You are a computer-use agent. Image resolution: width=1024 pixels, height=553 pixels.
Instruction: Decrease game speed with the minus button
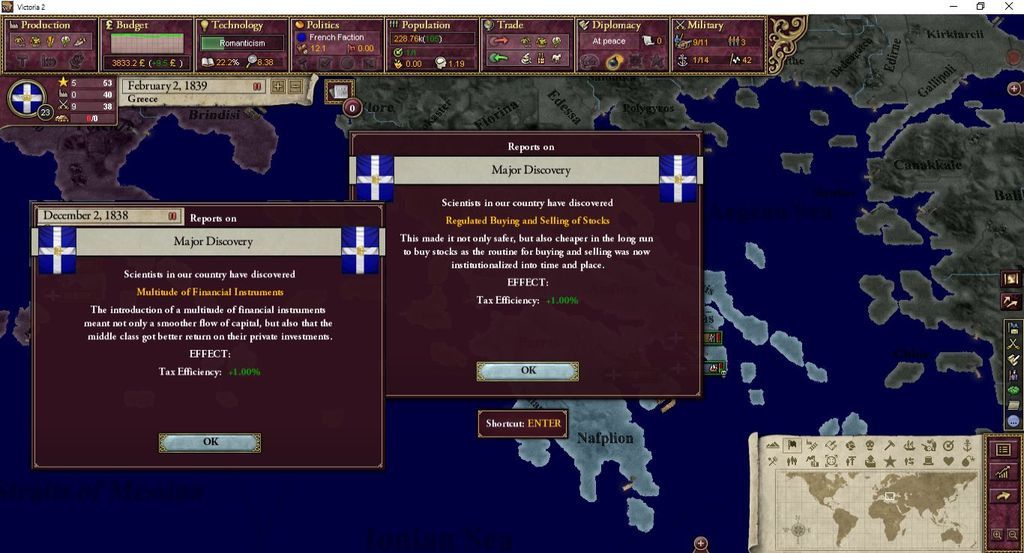point(295,87)
